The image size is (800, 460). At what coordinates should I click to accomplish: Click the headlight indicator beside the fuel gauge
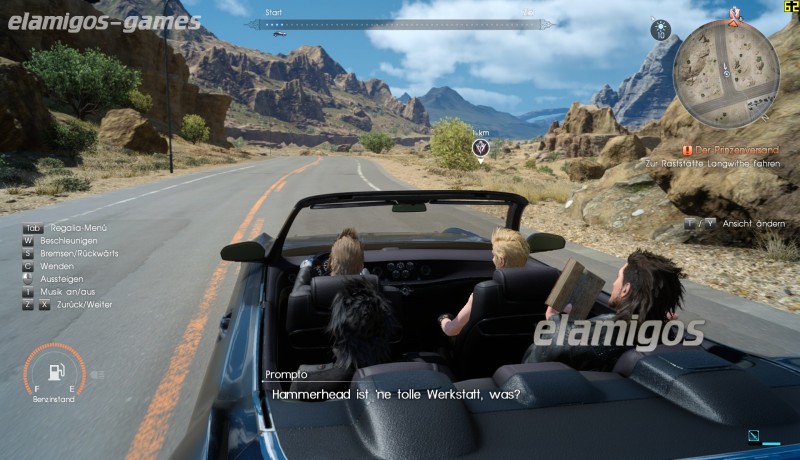tap(97, 375)
